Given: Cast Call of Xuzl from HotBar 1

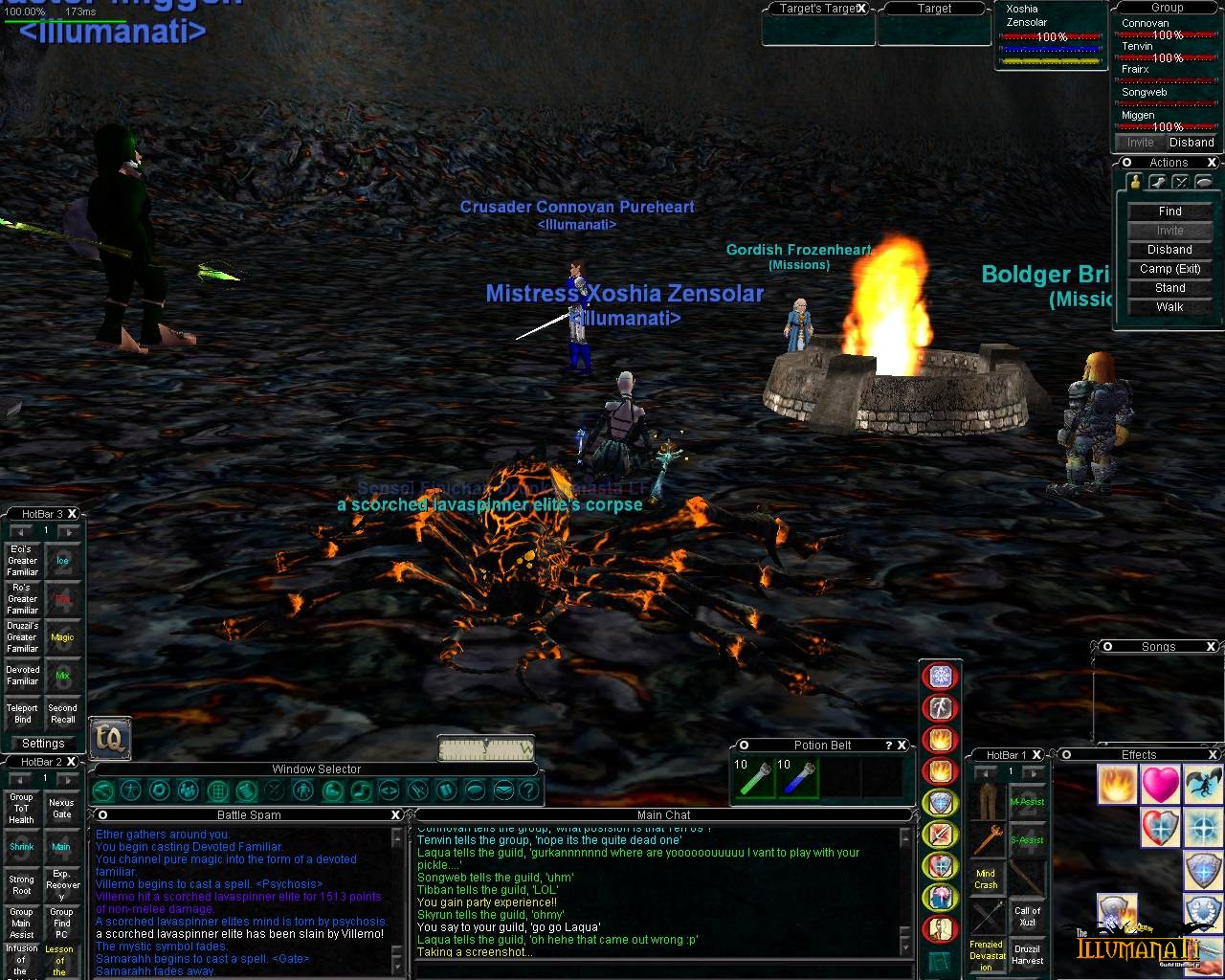Looking at the screenshot, I should tap(1028, 917).
